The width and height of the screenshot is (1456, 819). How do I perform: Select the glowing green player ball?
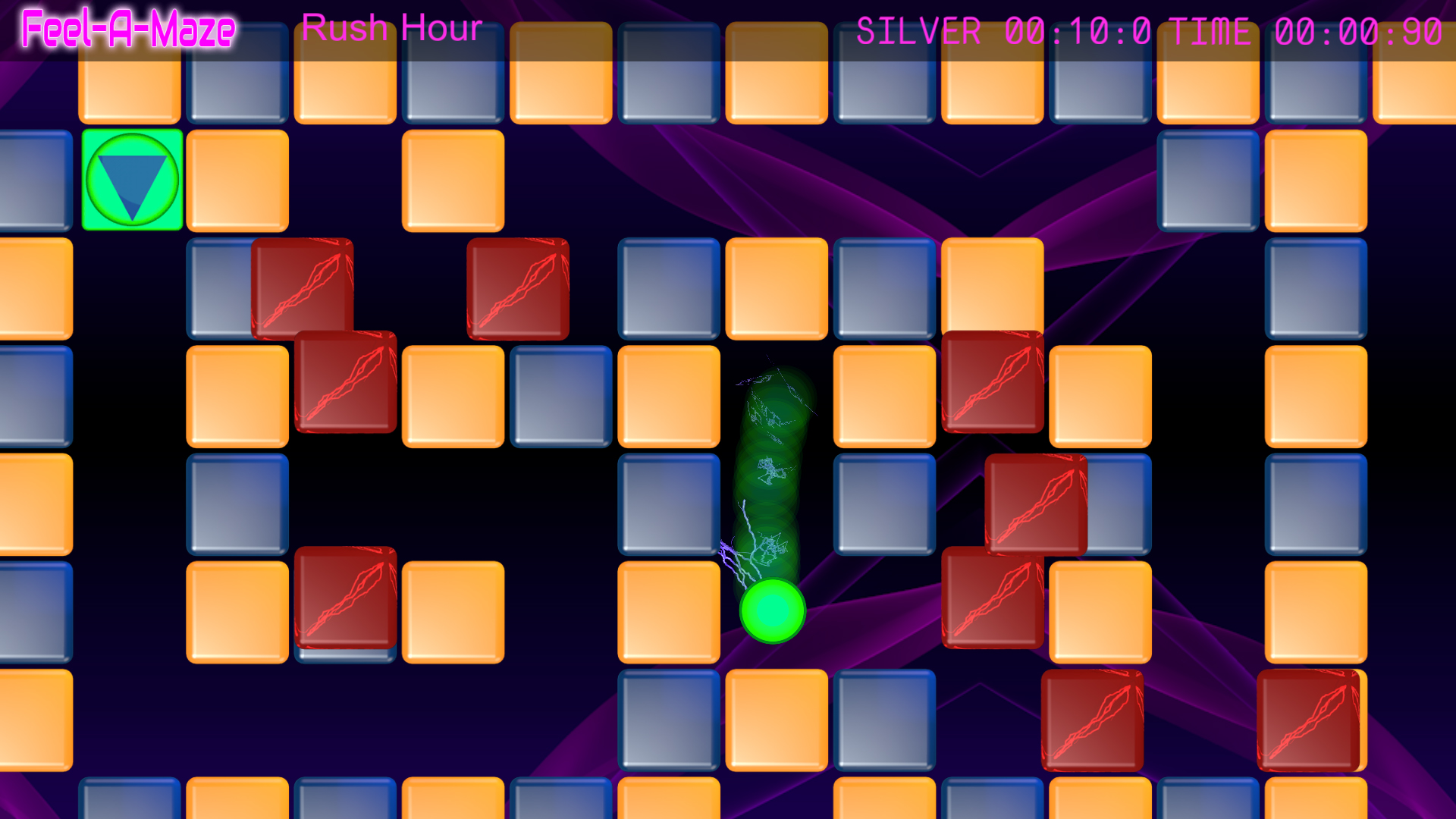[772, 611]
